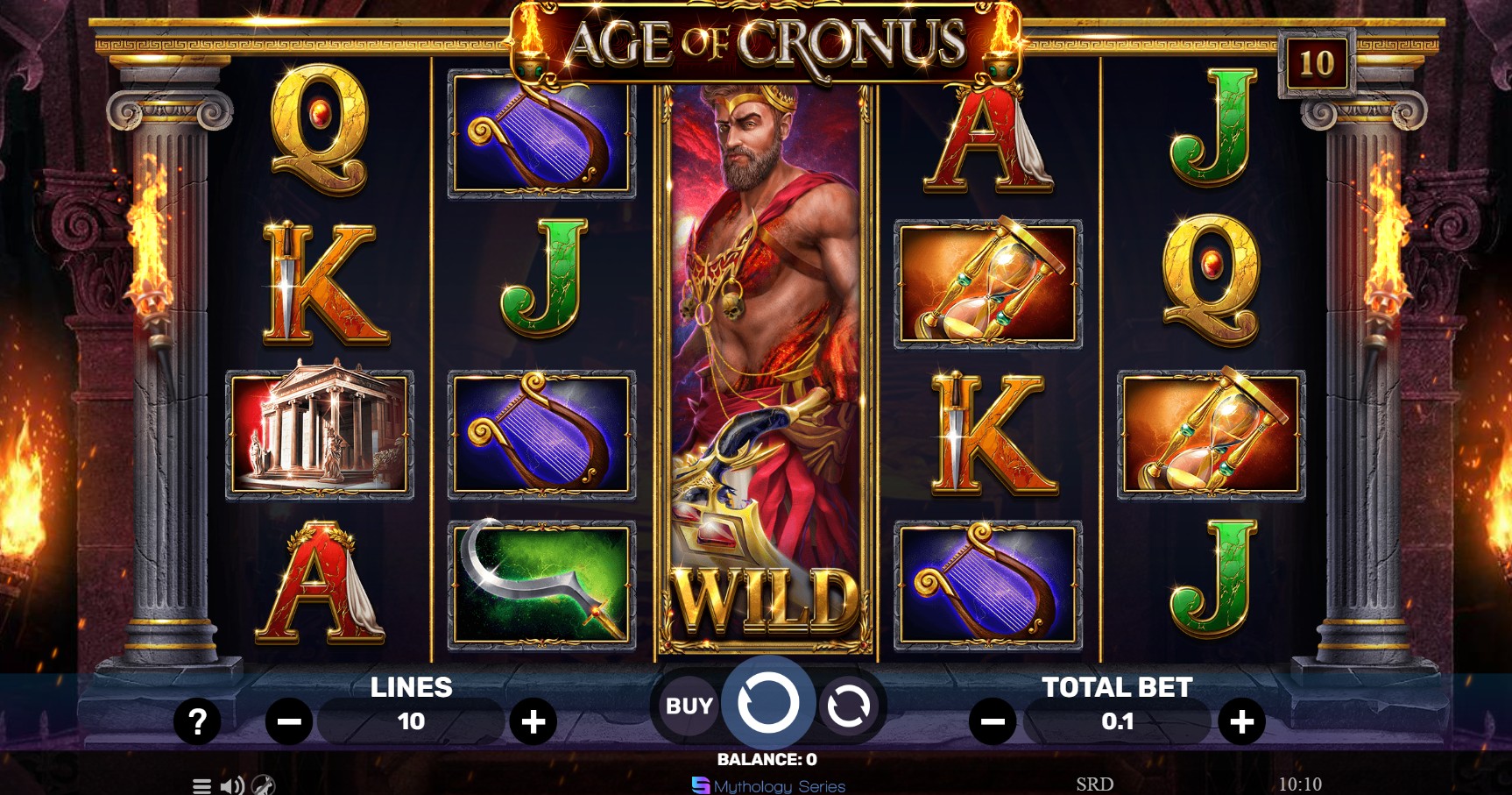Expand the LINES value selector
This screenshot has width=1512, height=795.
[412, 721]
